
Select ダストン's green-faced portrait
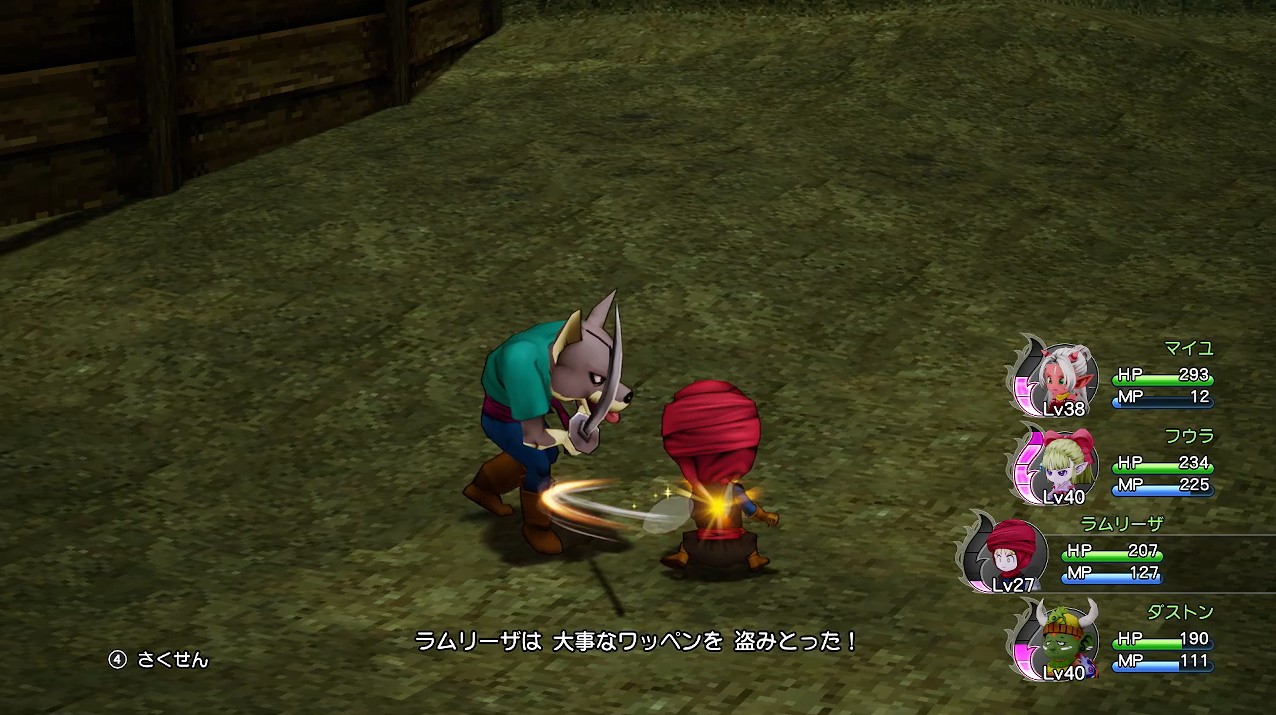pyautogui.click(x=1062, y=640)
